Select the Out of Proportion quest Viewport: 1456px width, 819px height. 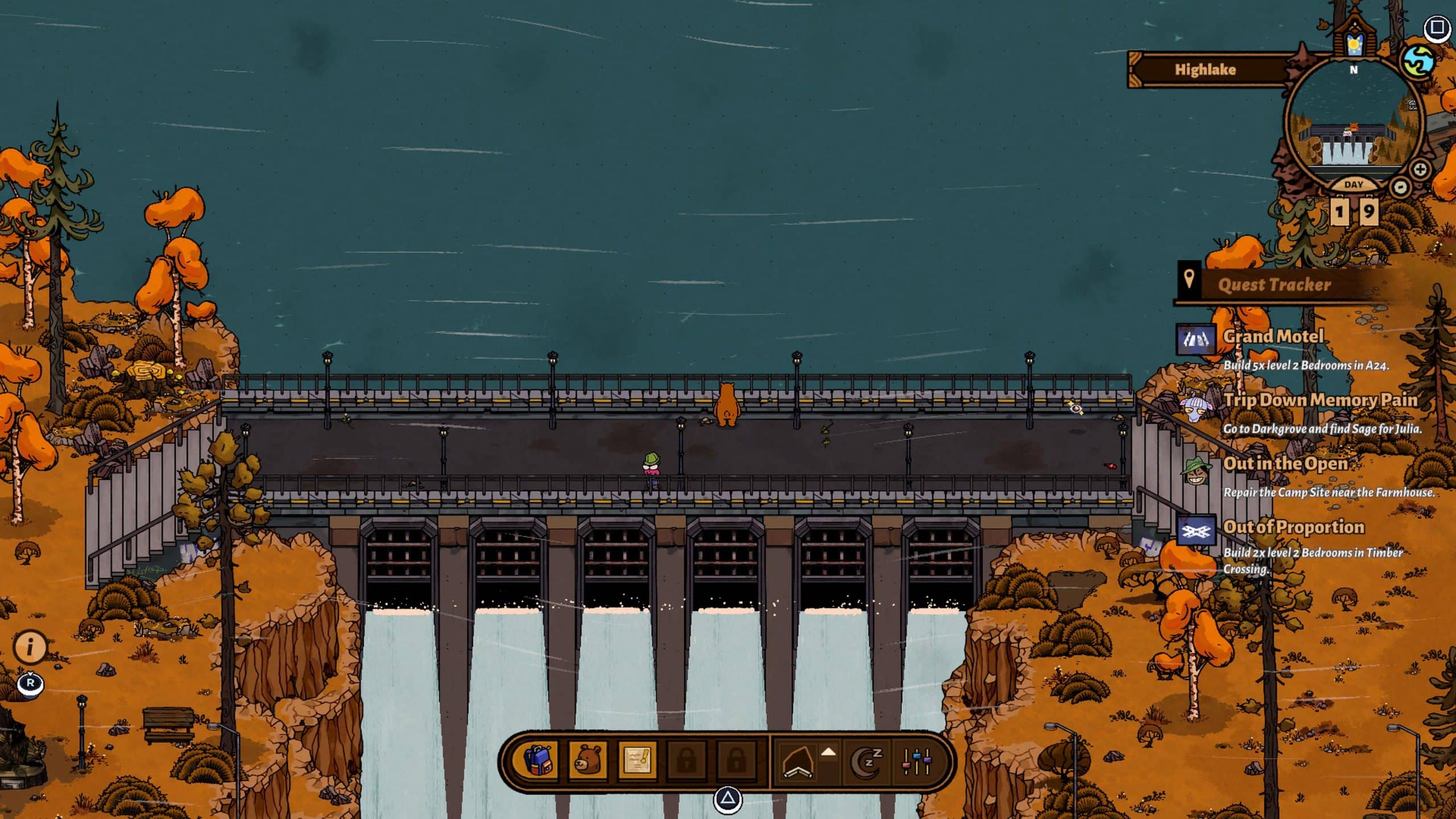(1293, 528)
